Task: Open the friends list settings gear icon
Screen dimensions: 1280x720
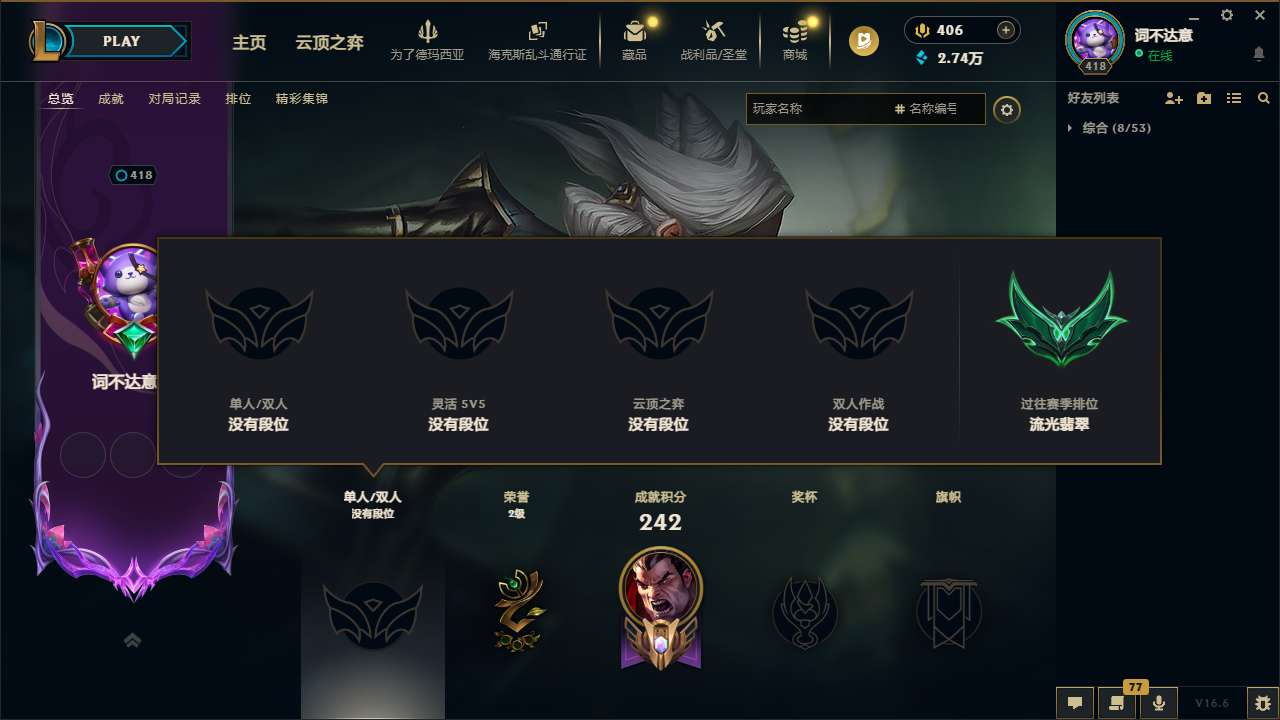Action: coord(1007,109)
